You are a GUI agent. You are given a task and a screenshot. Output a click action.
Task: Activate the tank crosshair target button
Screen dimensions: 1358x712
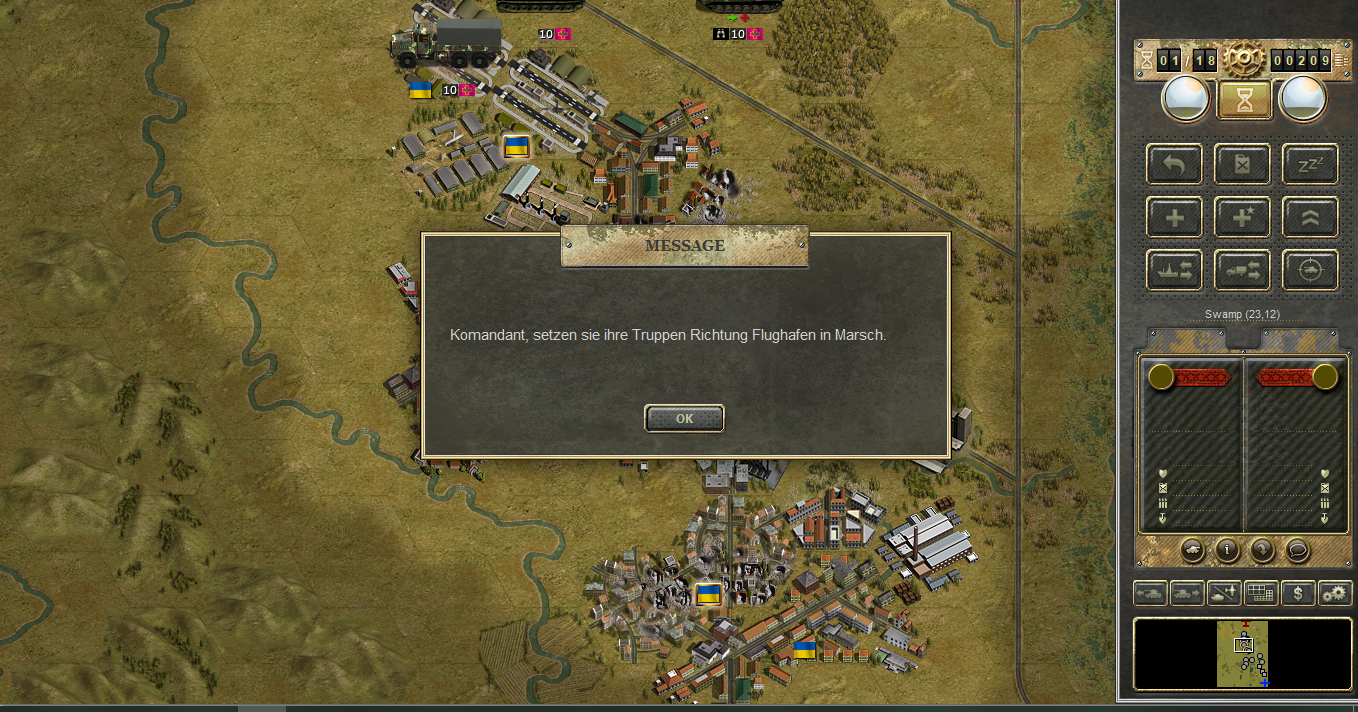(x=1310, y=270)
